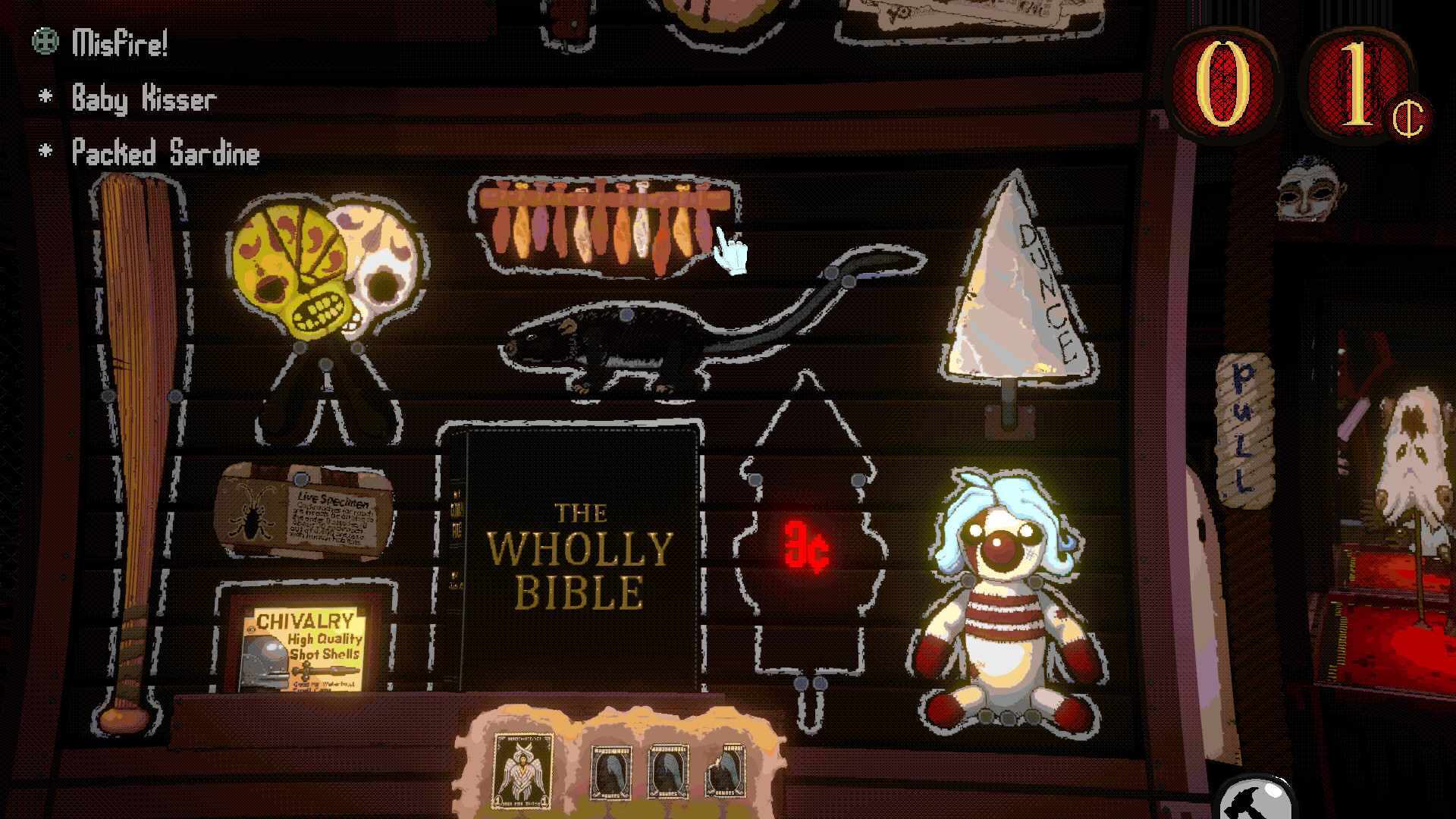The image size is (1456, 819).
Task: Select the Packed Sardine entry
Action: tap(165, 153)
